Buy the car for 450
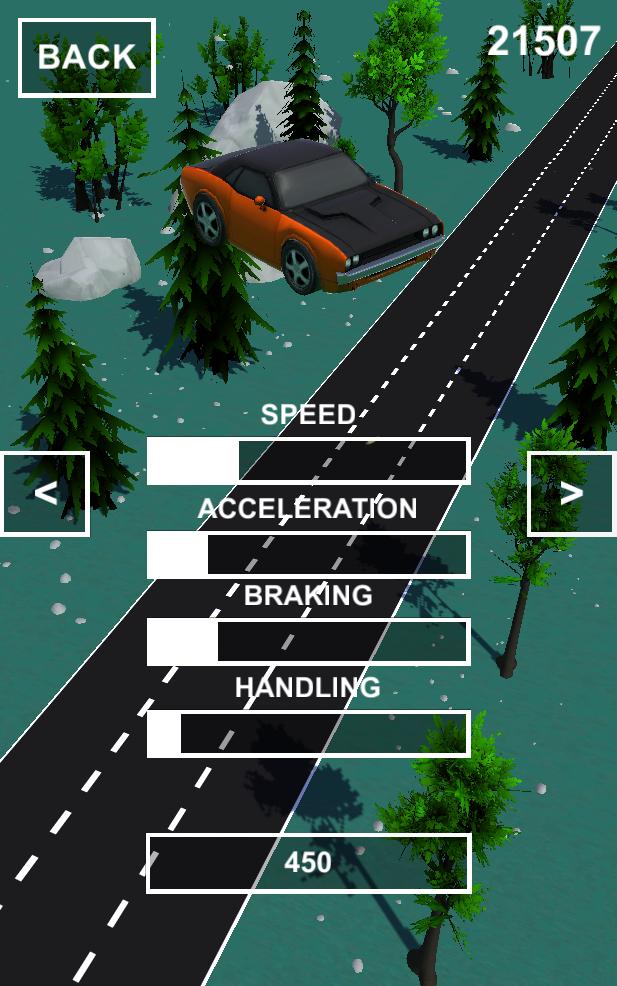The width and height of the screenshot is (617, 986). [308, 862]
